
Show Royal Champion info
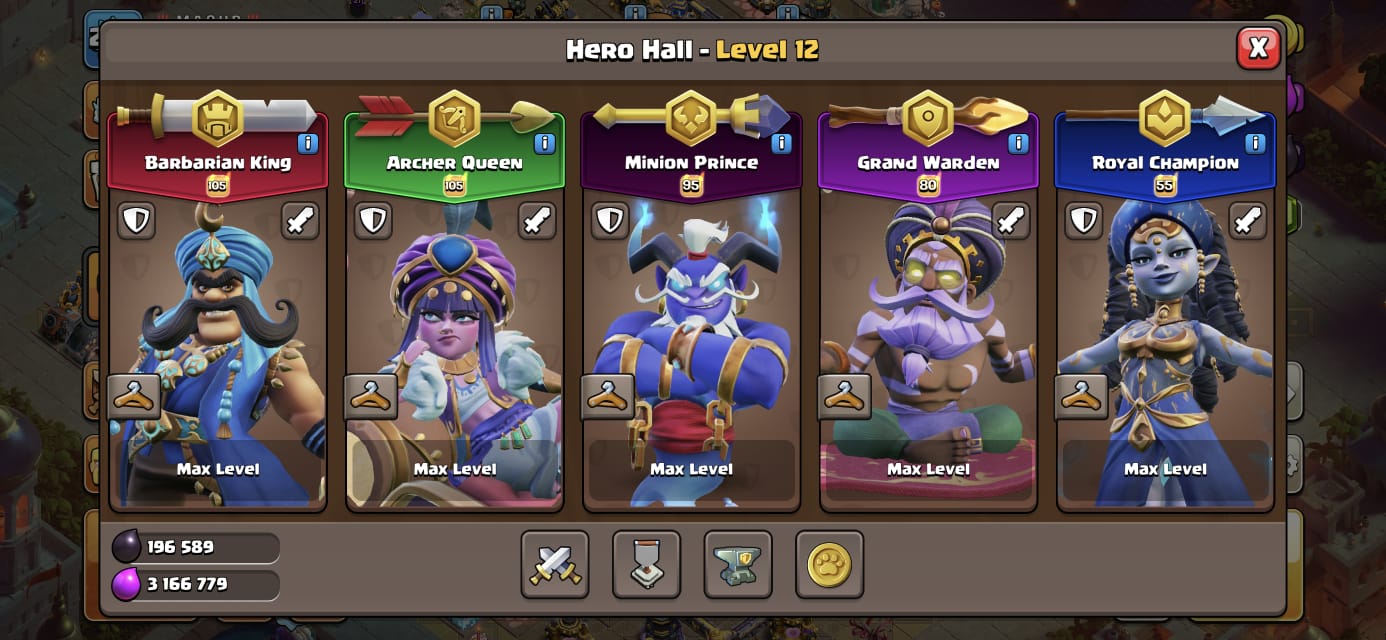pos(1255,144)
